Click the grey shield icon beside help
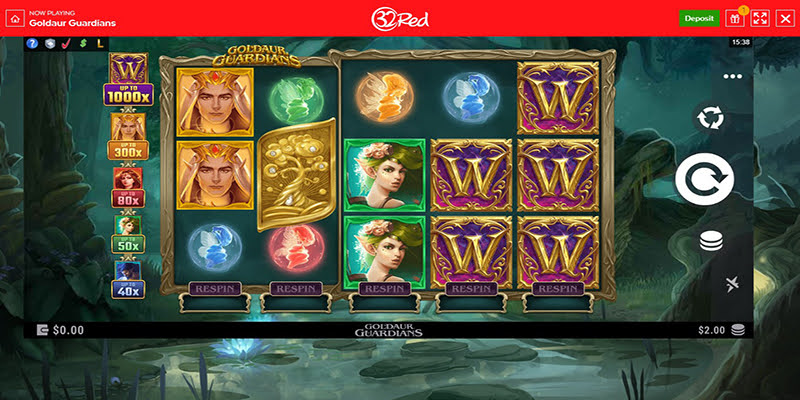800x400 pixels. click(49, 44)
